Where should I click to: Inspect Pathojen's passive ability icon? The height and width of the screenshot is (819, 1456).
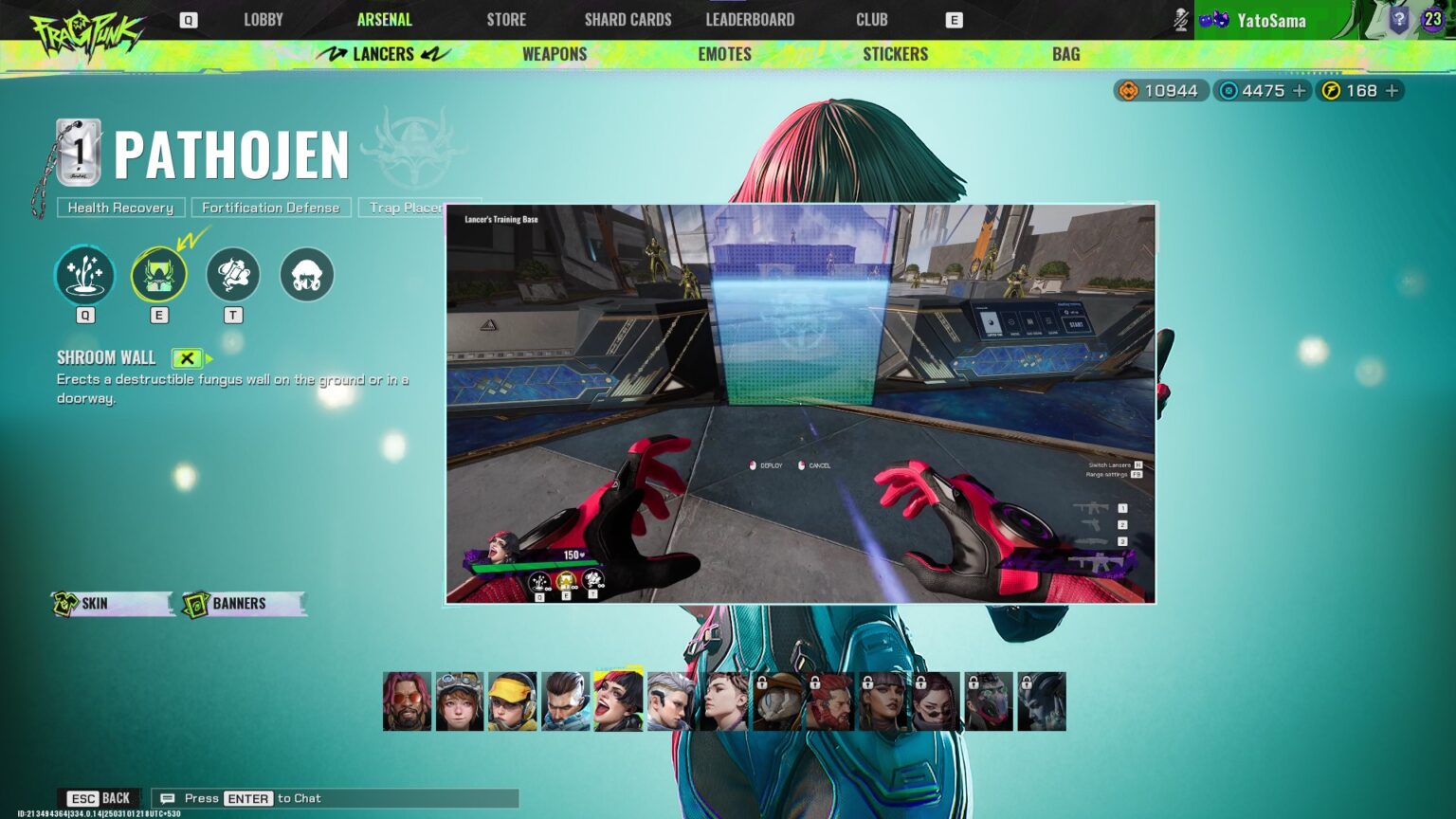[306, 274]
